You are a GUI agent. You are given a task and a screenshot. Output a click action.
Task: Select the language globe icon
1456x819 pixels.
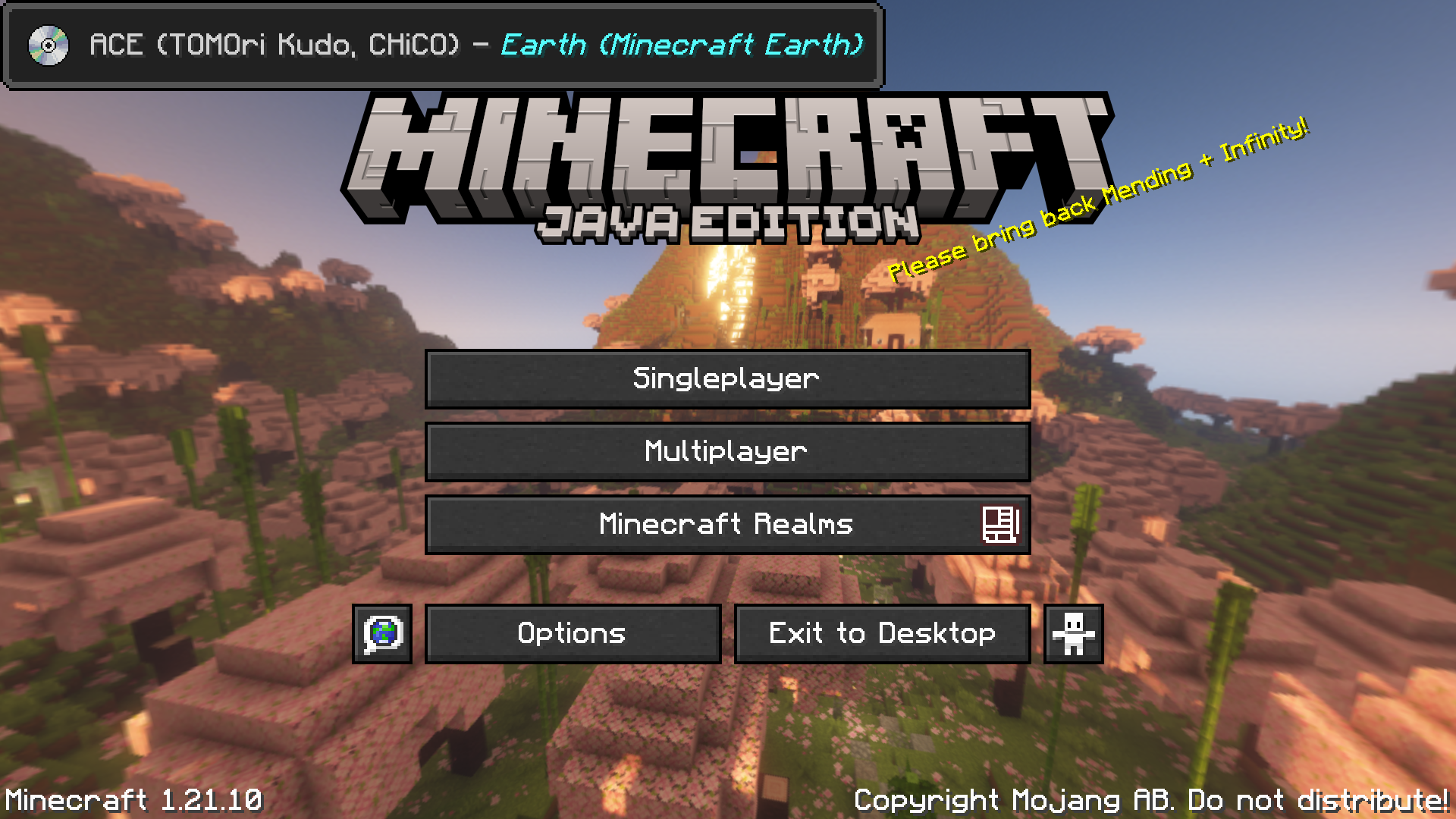coord(381,633)
